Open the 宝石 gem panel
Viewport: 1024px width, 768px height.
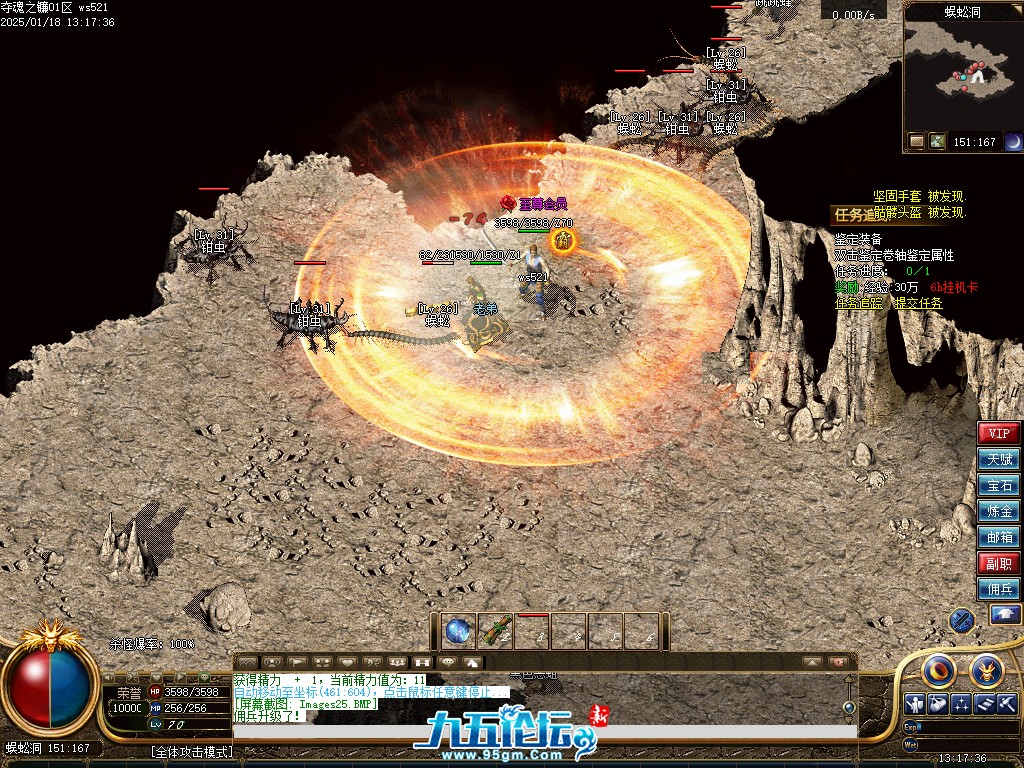tap(999, 485)
